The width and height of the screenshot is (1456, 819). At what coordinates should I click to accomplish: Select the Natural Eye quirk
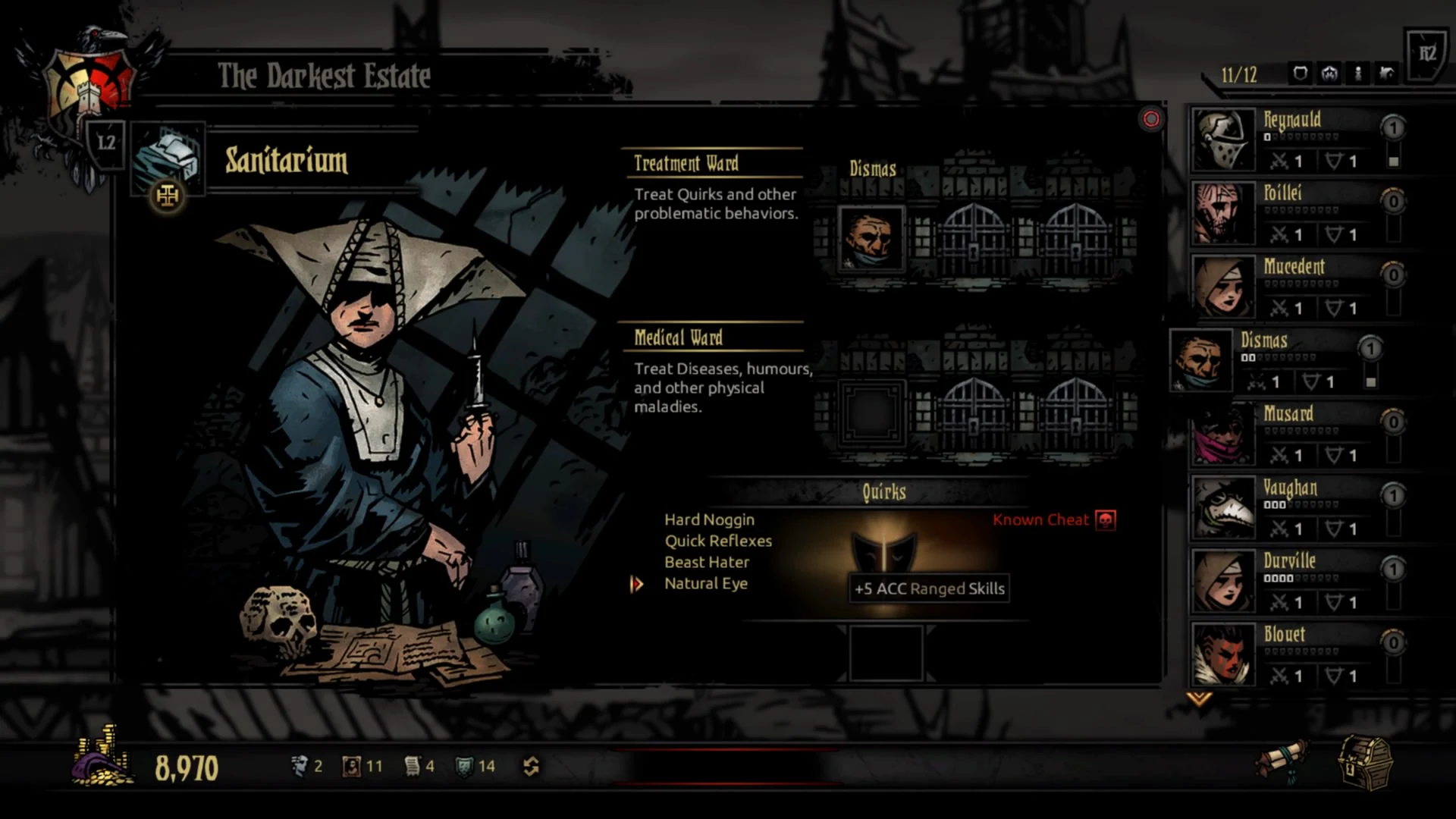coord(706,583)
